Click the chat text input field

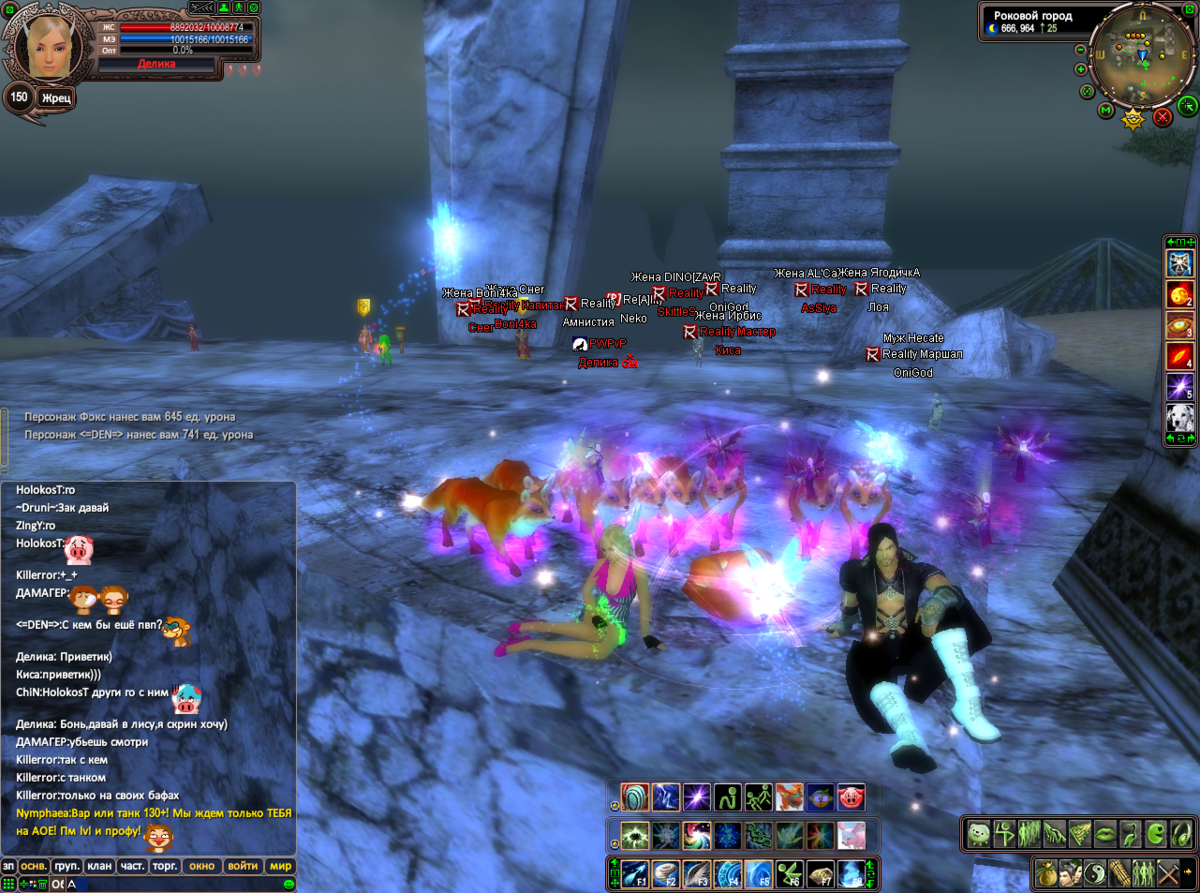(x=170, y=884)
